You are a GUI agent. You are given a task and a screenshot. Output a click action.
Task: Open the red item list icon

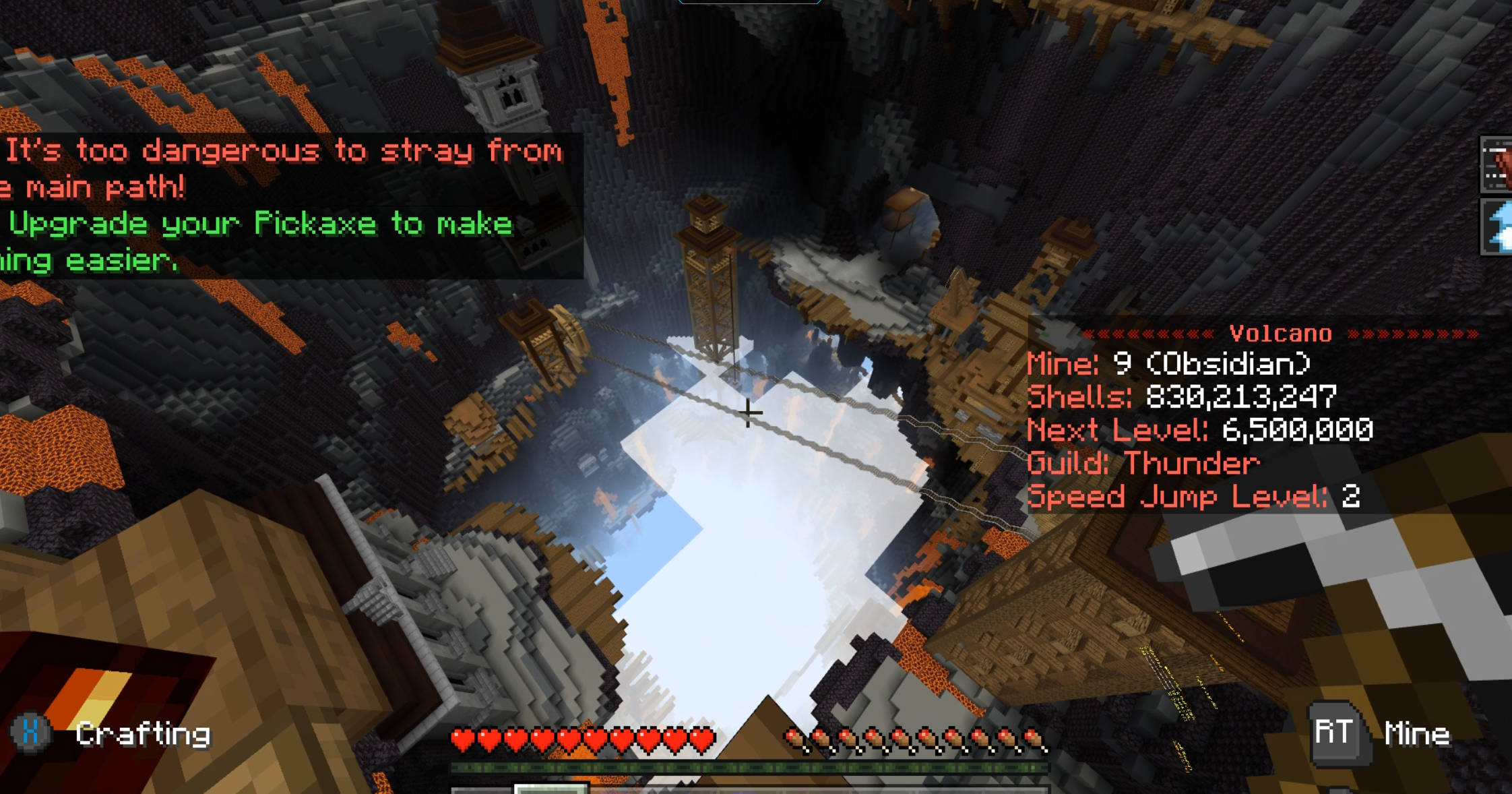click(1498, 165)
